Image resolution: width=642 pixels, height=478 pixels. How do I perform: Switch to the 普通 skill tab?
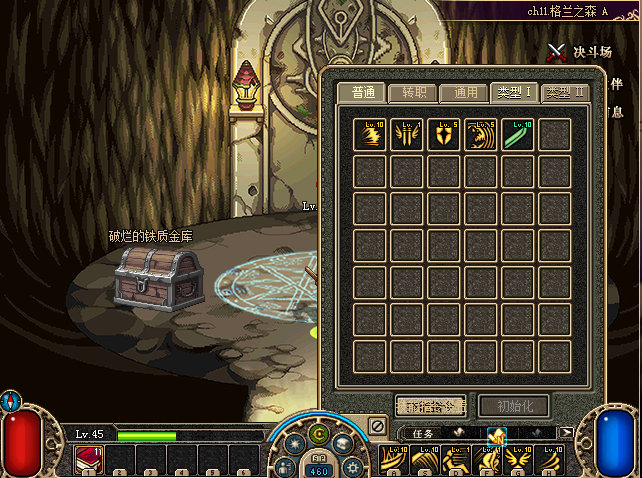click(362, 93)
